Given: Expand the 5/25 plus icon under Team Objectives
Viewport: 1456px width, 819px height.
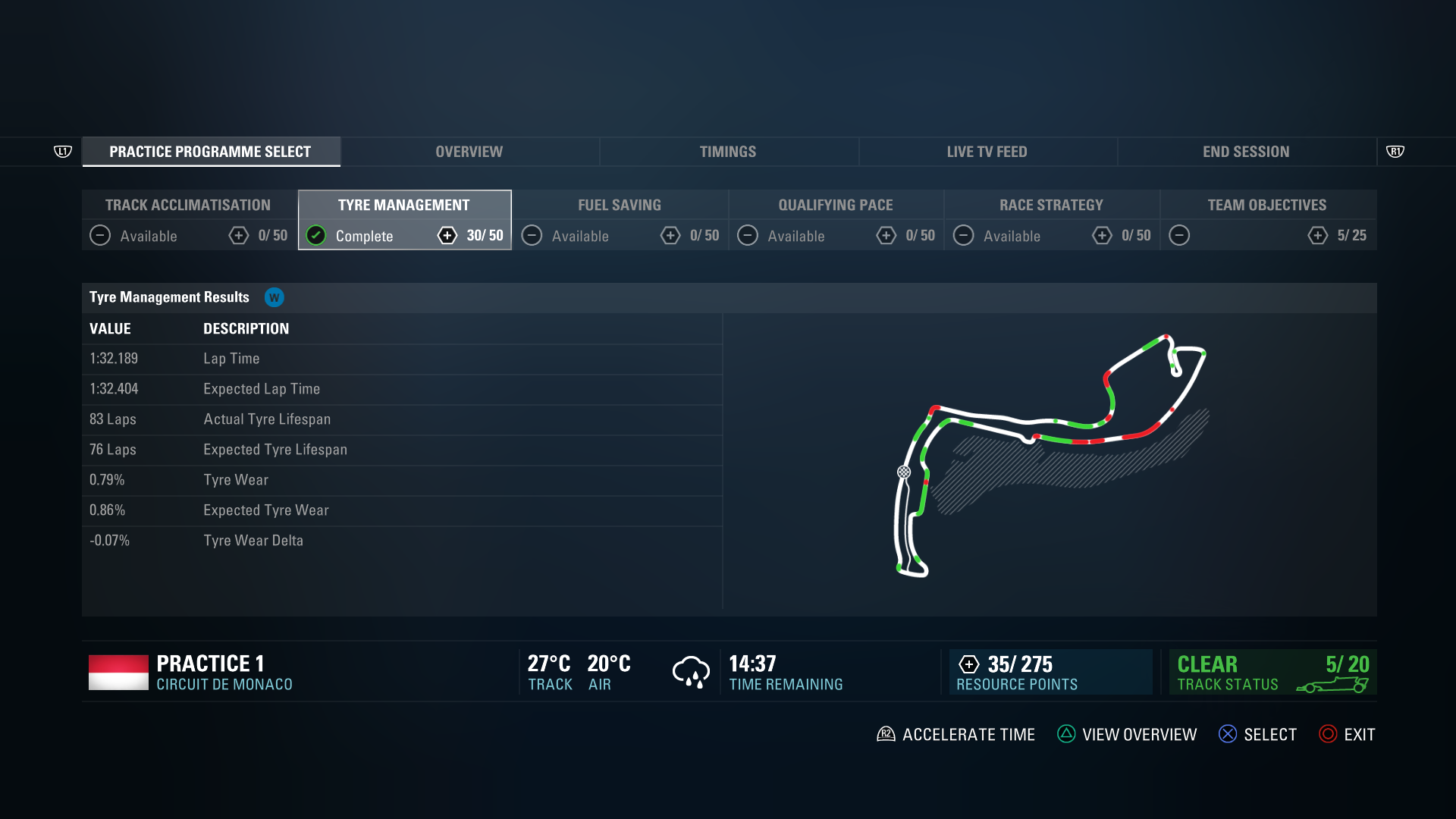Looking at the screenshot, I should point(1317,236).
